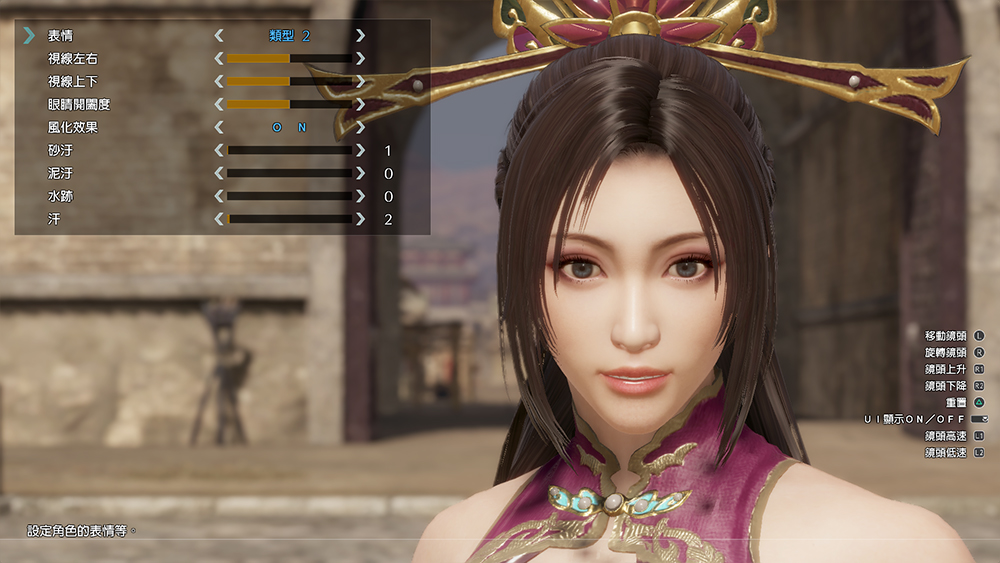Click the 眼睛開闔度 slider bar
The height and width of the screenshot is (563, 1000).
(x=289, y=104)
